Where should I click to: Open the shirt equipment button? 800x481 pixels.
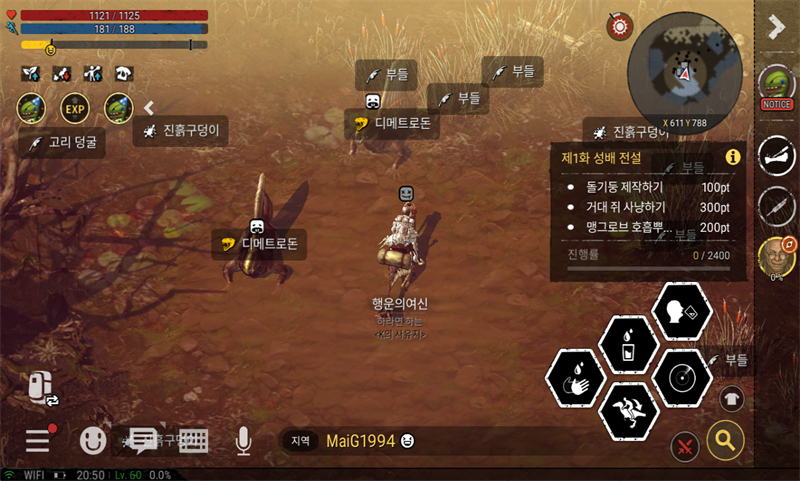point(732,397)
